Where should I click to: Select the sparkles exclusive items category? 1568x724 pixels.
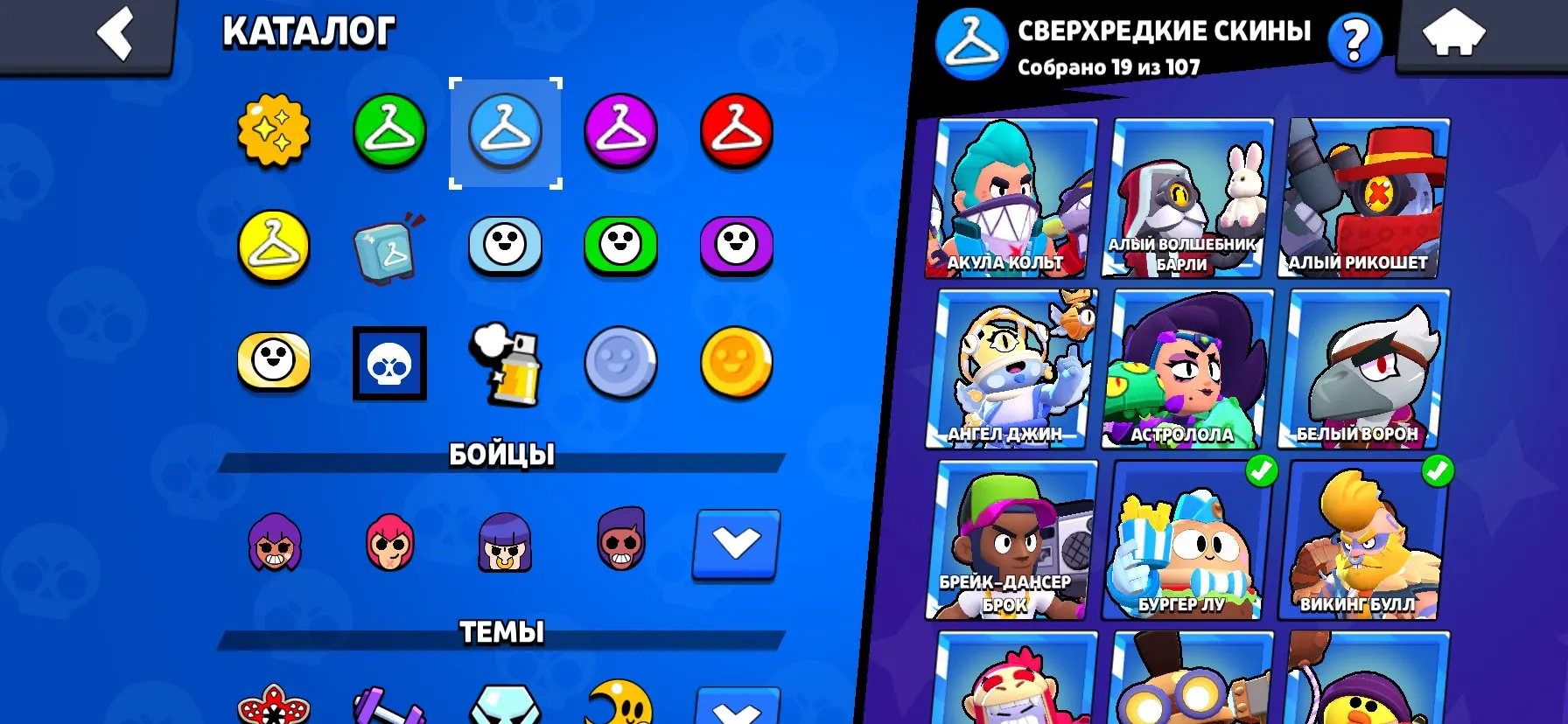[x=272, y=131]
